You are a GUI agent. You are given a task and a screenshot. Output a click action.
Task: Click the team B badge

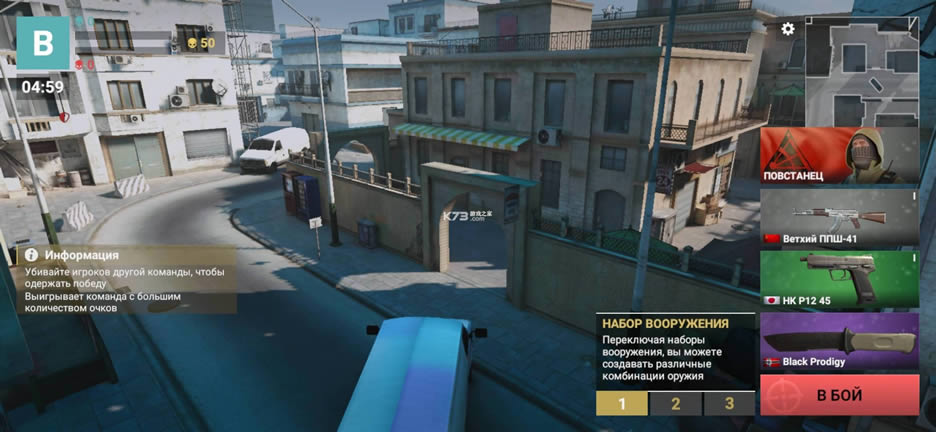[42, 43]
